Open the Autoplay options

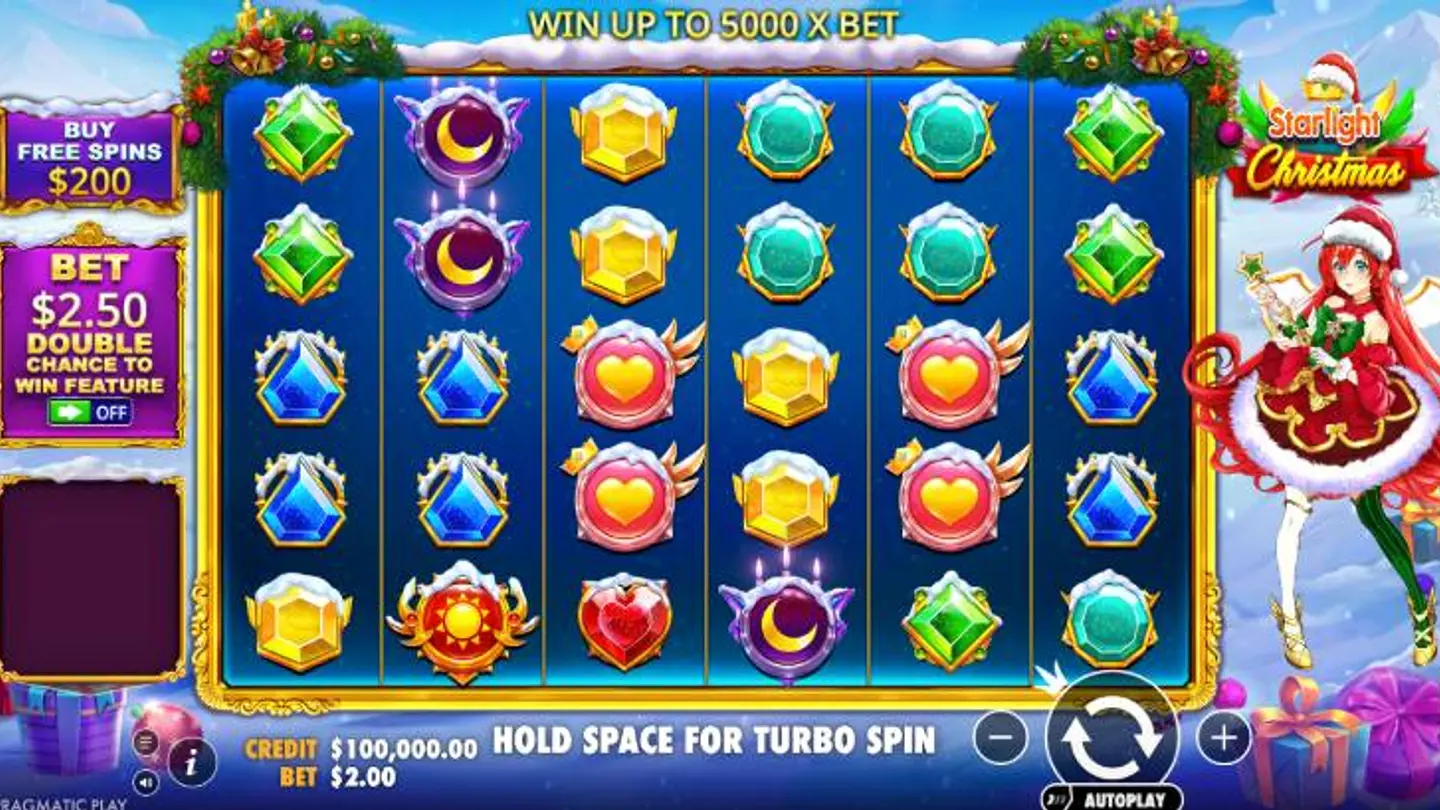1112,798
